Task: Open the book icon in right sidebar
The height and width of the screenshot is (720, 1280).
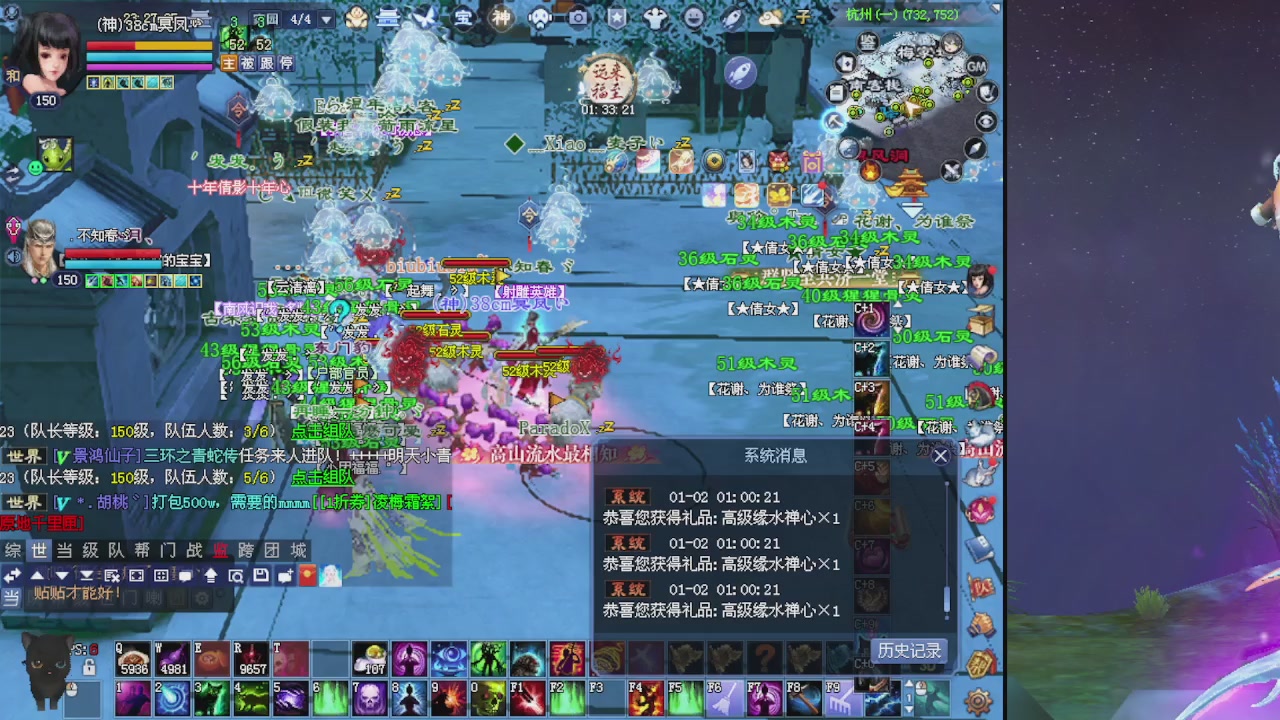Action: 977,548
